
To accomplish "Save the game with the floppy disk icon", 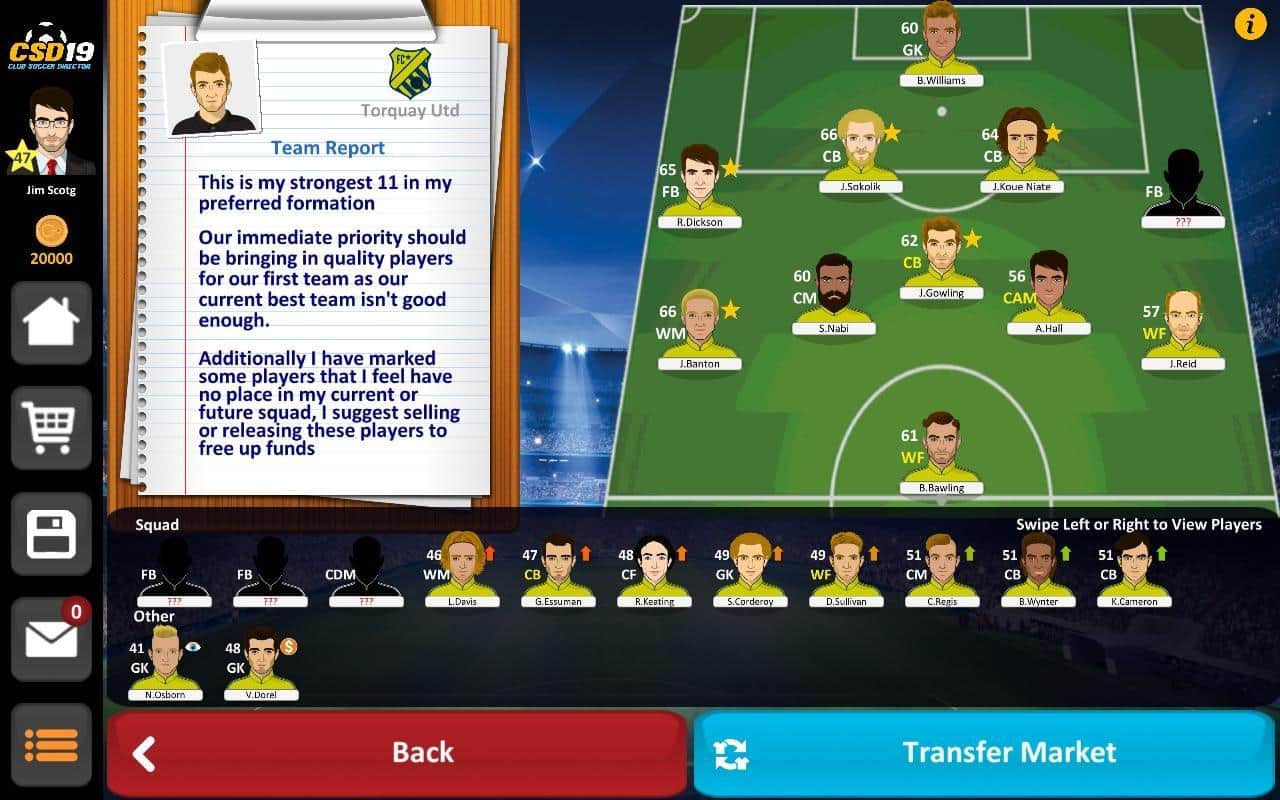I will point(51,534).
